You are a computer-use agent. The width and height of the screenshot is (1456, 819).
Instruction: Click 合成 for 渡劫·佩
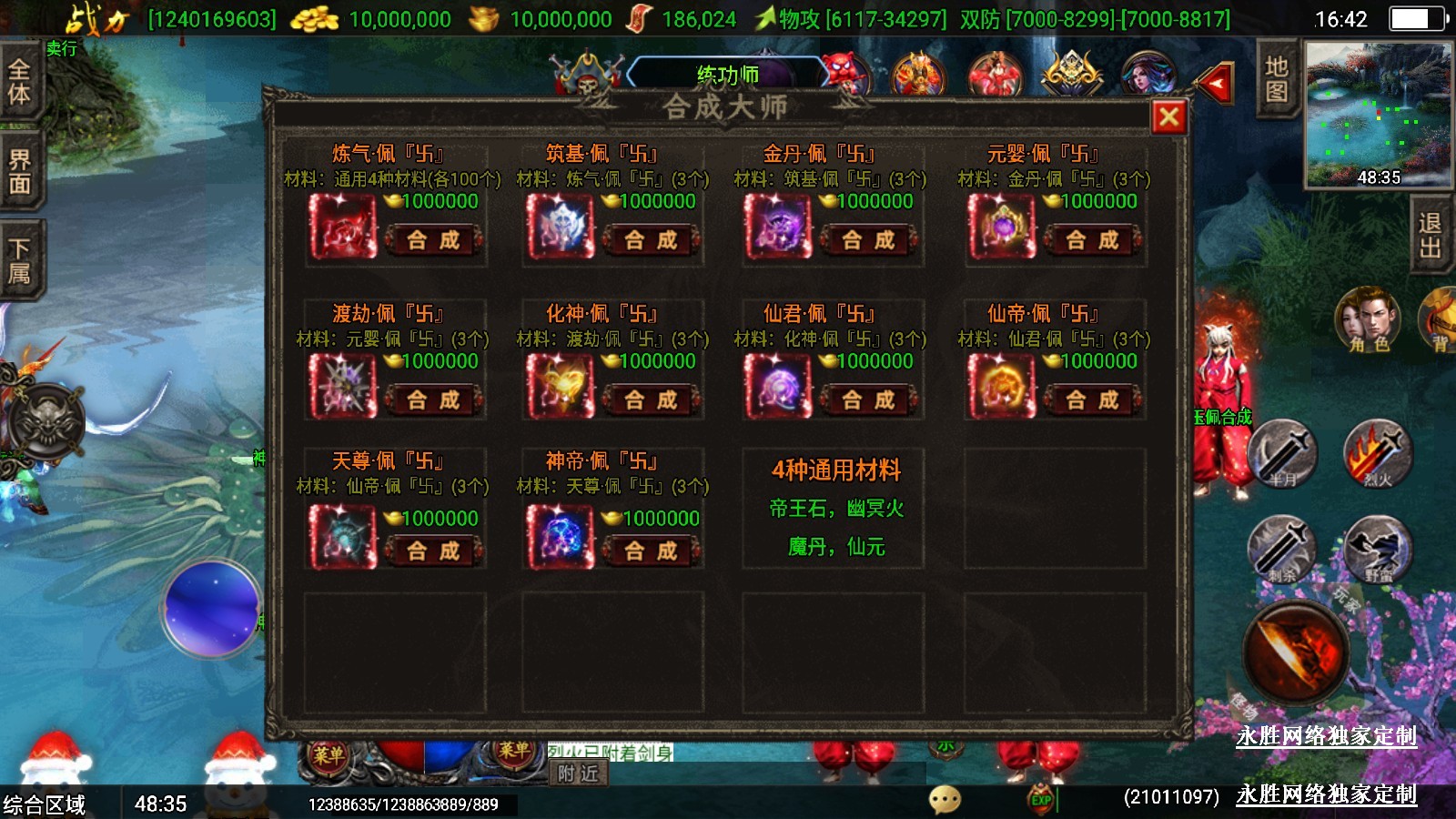(x=433, y=399)
